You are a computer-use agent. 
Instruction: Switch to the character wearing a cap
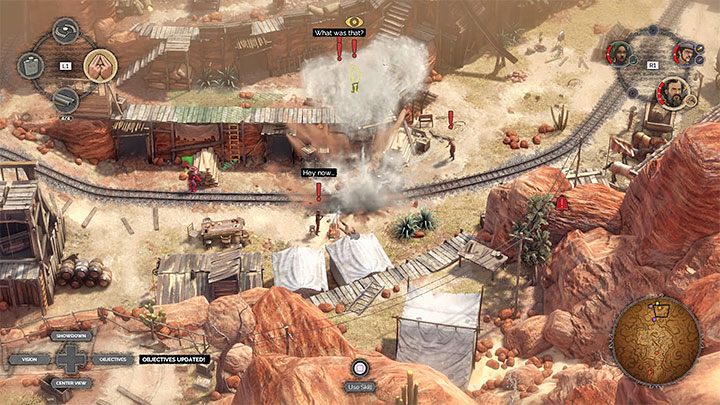pos(688,51)
